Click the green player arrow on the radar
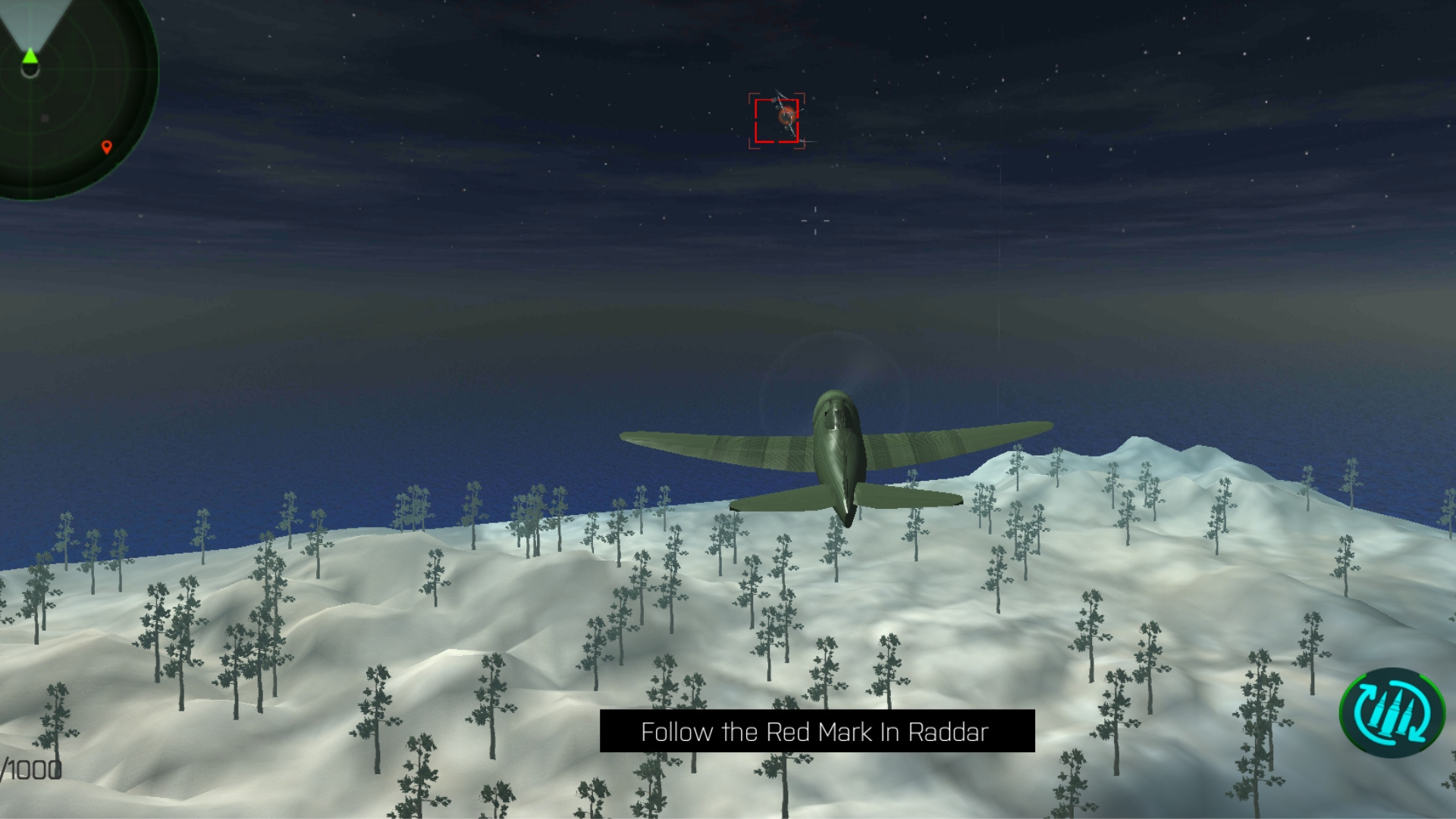Viewport: 1456px width, 819px height. click(x=29, y=55)
